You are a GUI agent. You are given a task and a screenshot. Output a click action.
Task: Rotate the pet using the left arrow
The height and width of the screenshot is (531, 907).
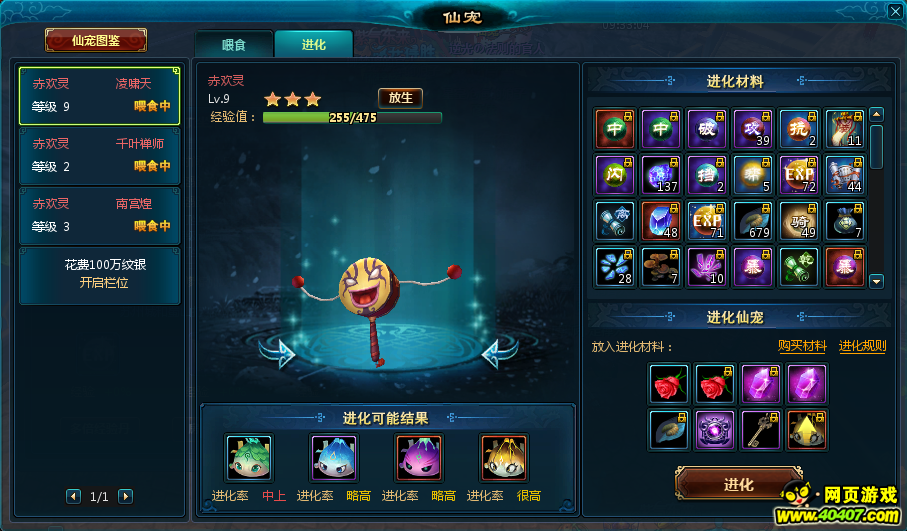279,352
